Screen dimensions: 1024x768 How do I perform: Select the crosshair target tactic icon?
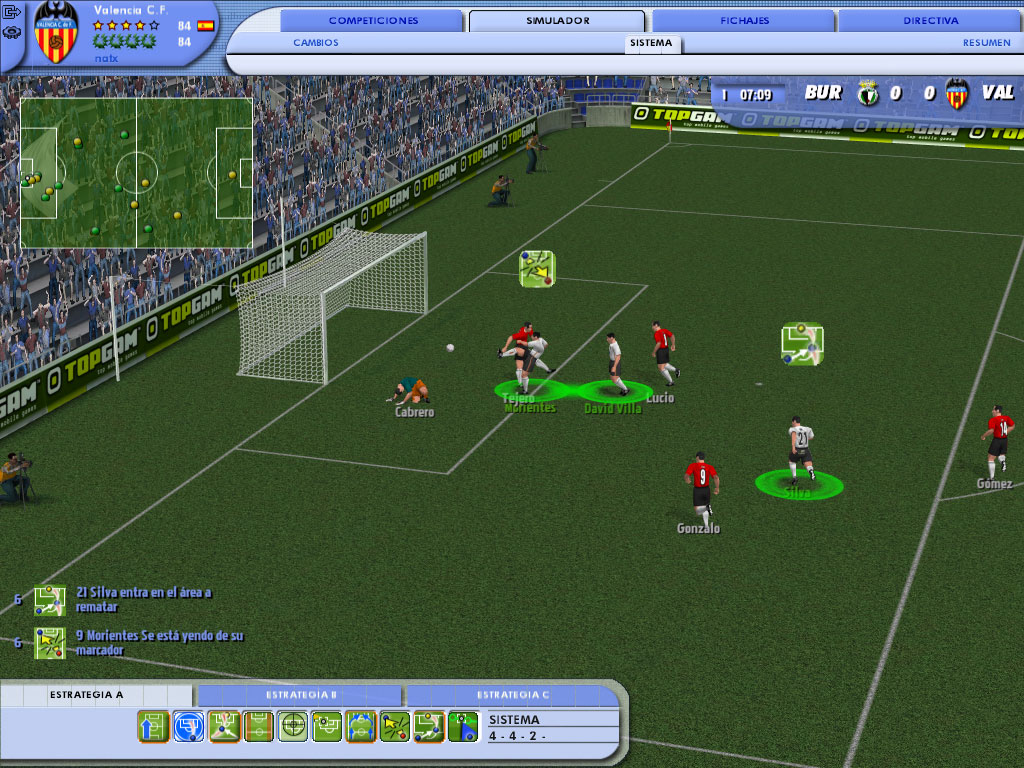pyautogui.click(x=292, y=726)
